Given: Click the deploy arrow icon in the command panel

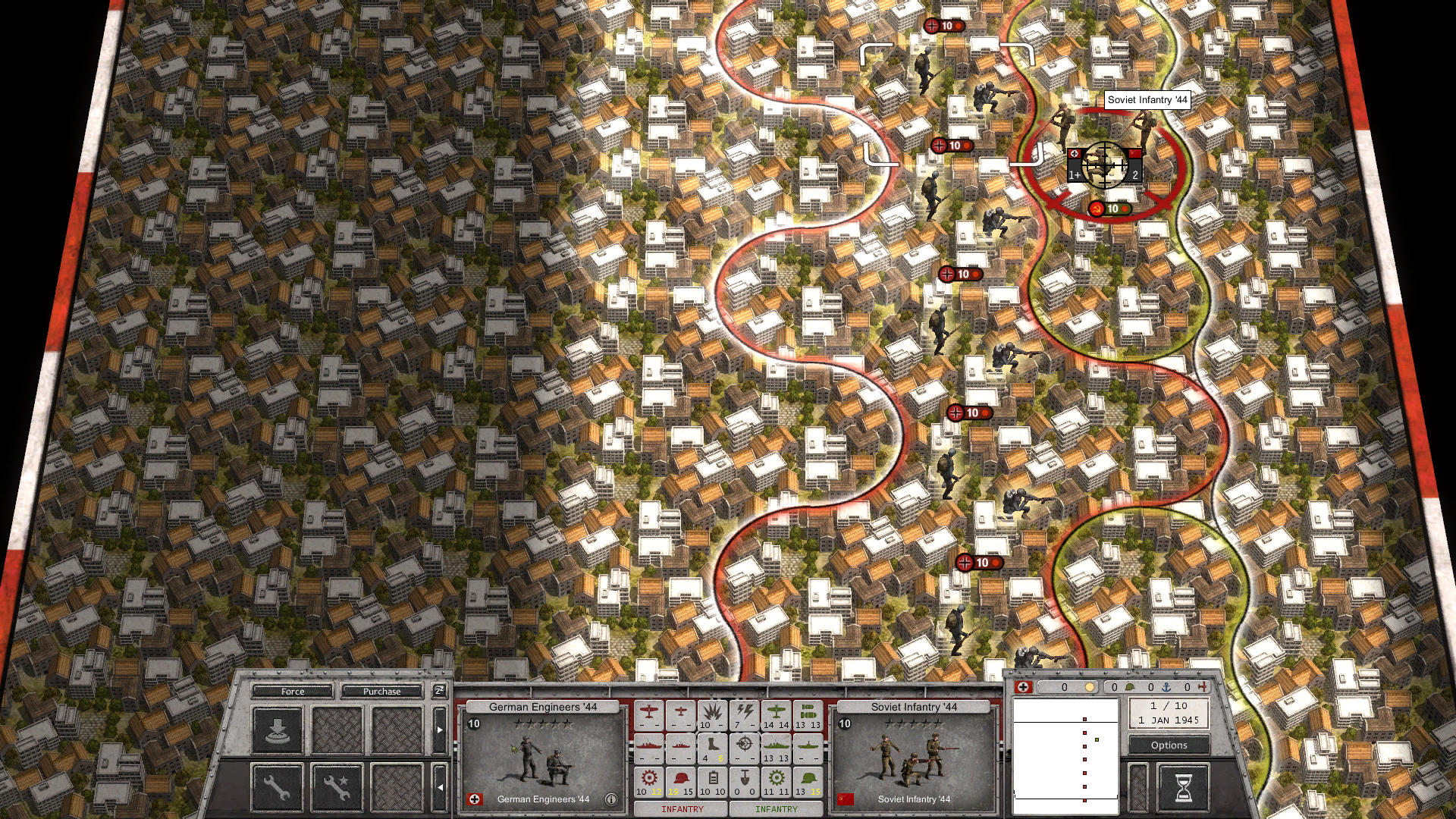Looking at the screenshot, I should (x=278, y=730).
